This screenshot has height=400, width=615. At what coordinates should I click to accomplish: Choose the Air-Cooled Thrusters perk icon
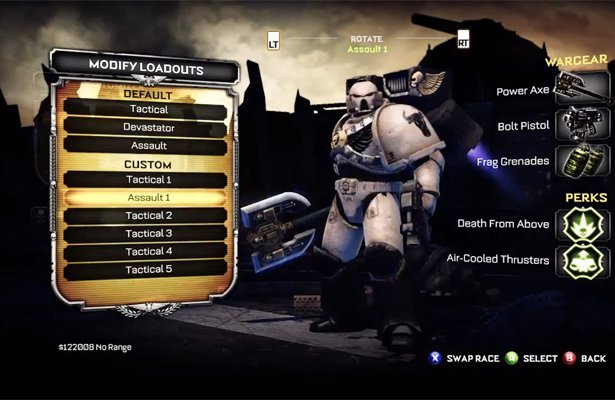(583, 260)
